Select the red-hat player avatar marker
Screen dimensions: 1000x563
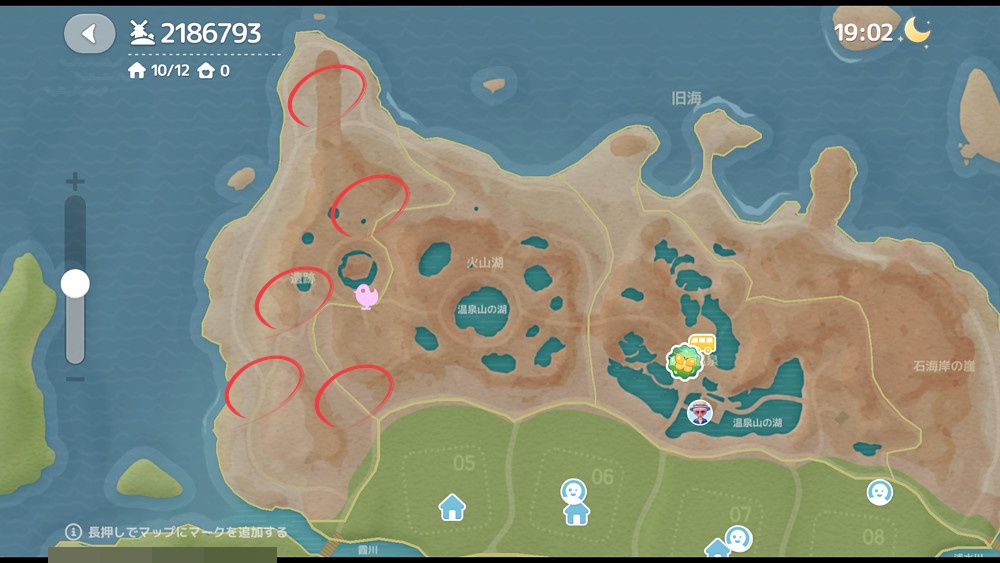coord(700,411)
